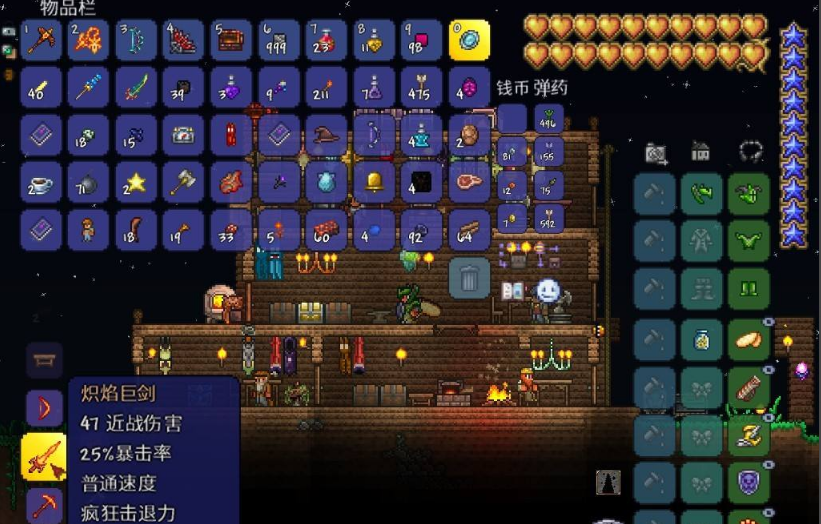Screen dimensions: 821x524
Task: Open the housing menu house icon
Action: tap(701, 152)
